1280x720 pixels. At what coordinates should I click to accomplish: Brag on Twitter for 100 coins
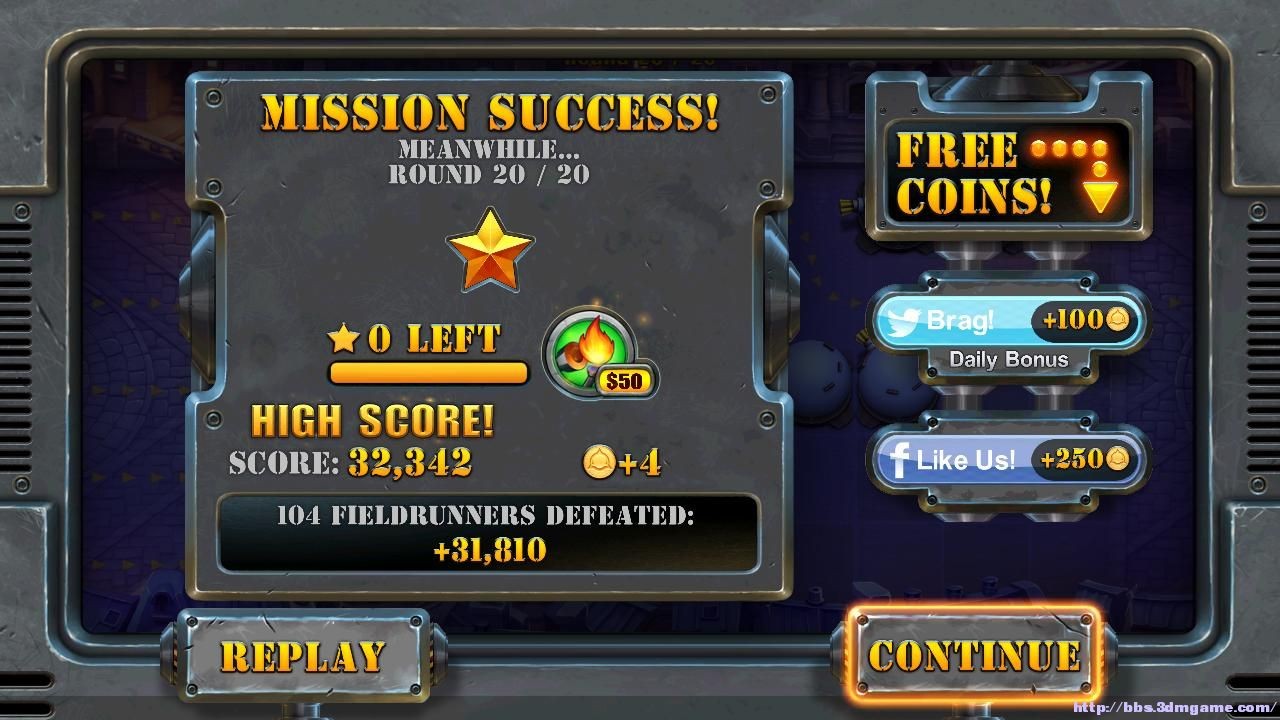pyautogui.click(x=1007, y=322)
